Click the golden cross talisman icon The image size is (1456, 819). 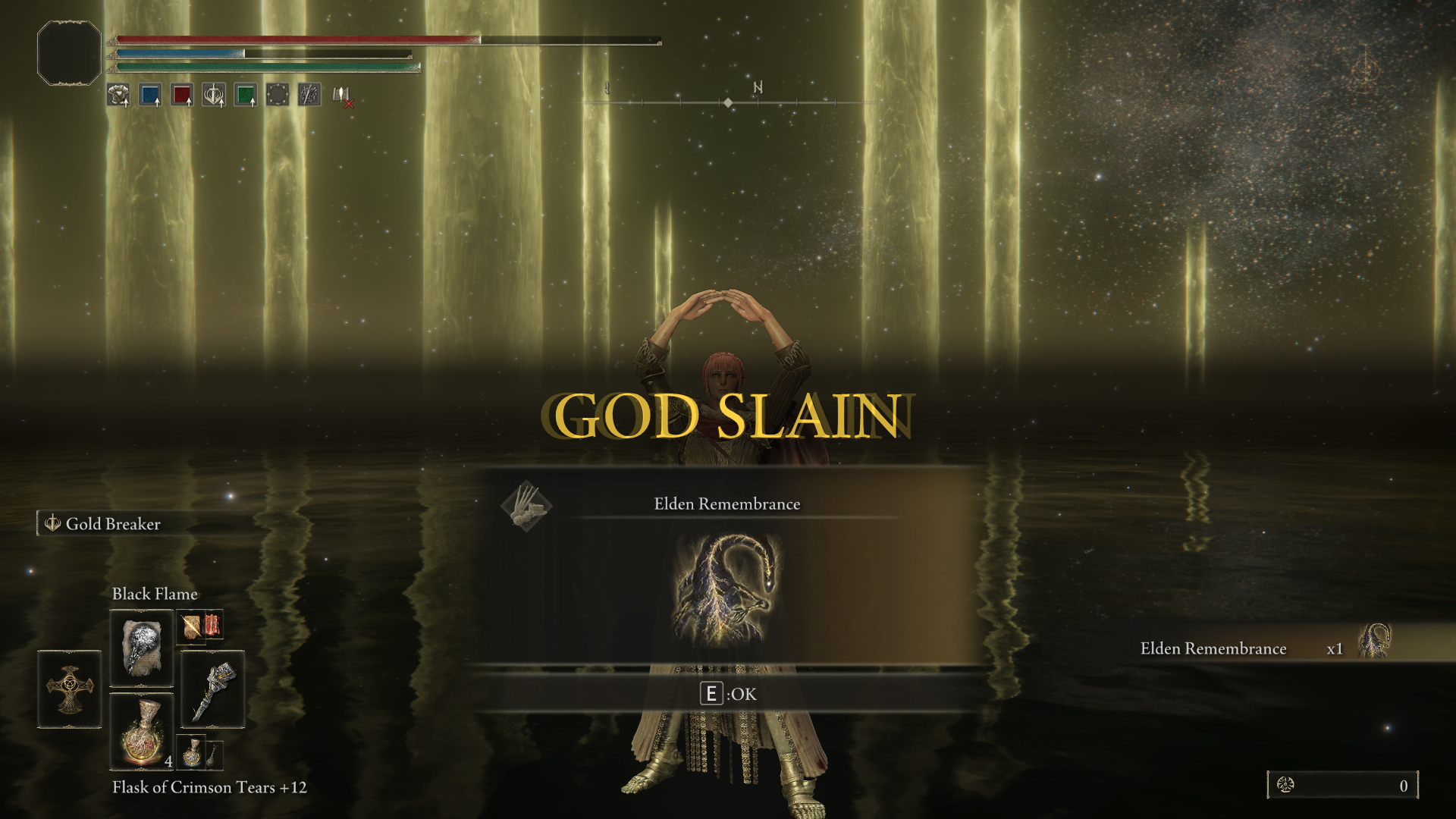69,689
